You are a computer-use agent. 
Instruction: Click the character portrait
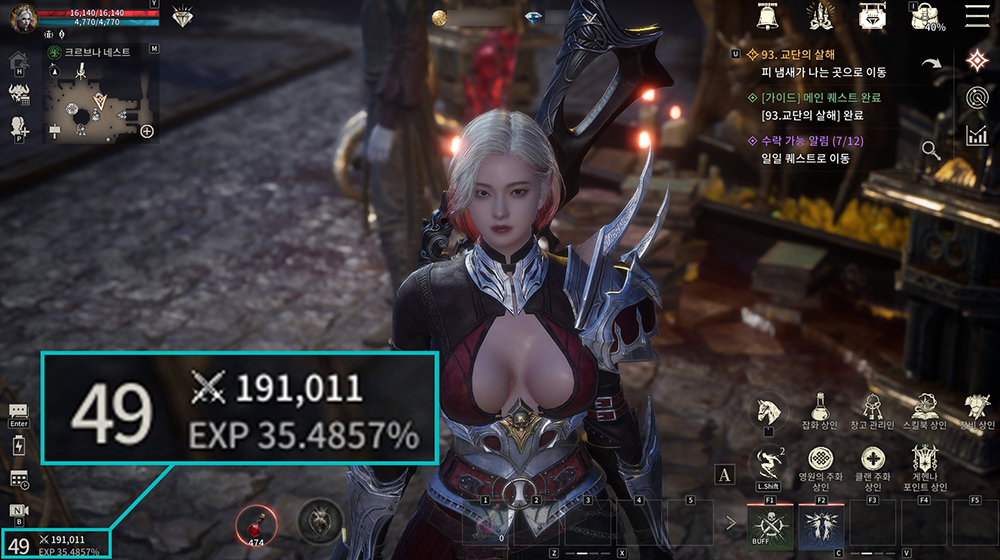coord(21,17)
